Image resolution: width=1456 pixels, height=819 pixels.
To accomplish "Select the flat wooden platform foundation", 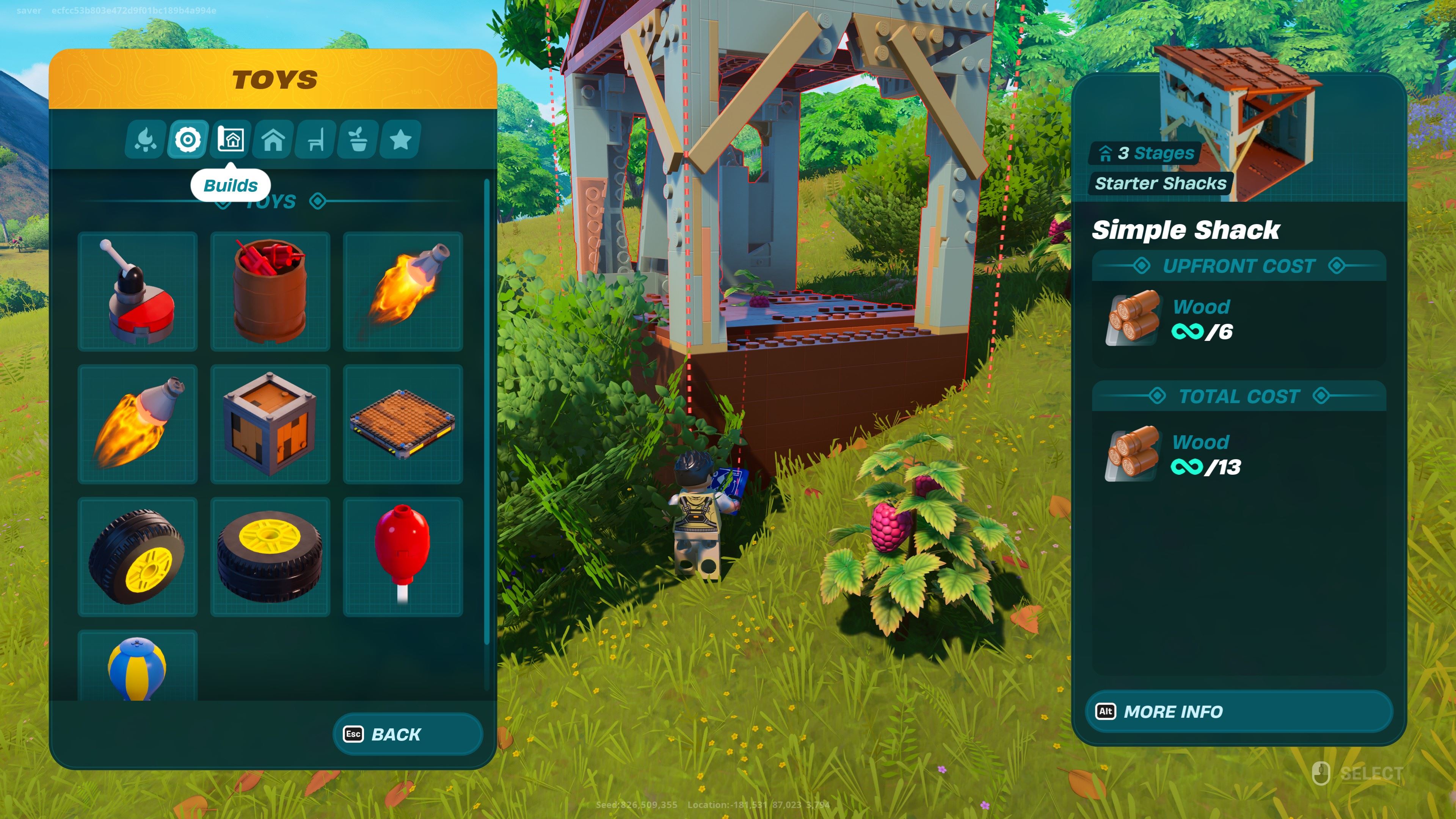I will tap(403, 424).
